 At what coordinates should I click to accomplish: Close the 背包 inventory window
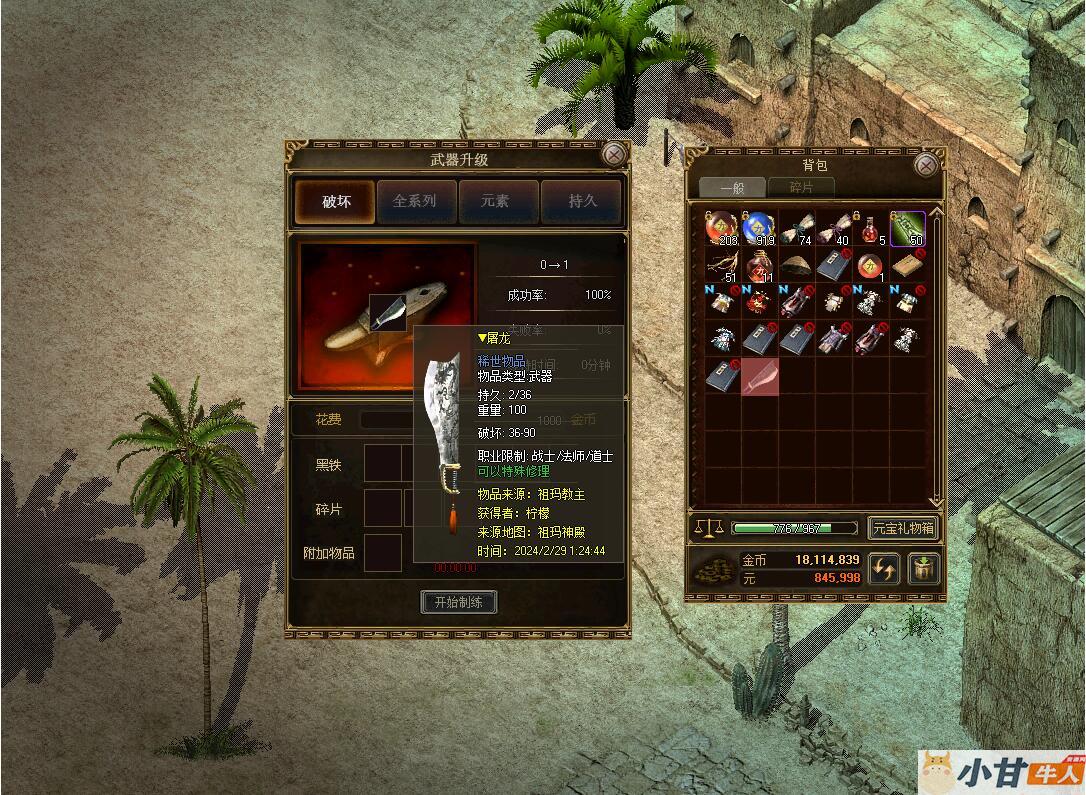click(927, 164)
